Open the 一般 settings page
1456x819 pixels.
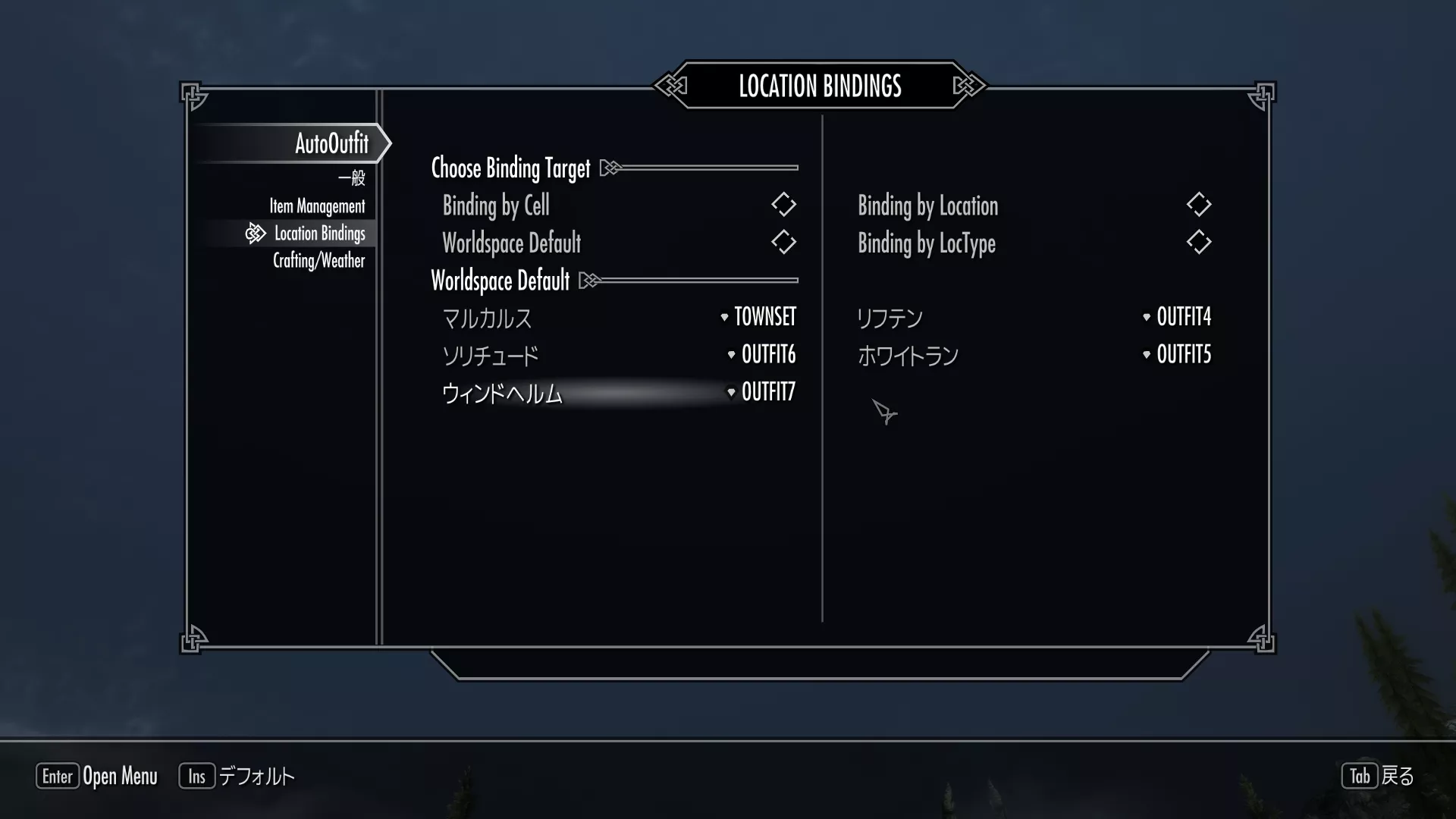point(351,178)
